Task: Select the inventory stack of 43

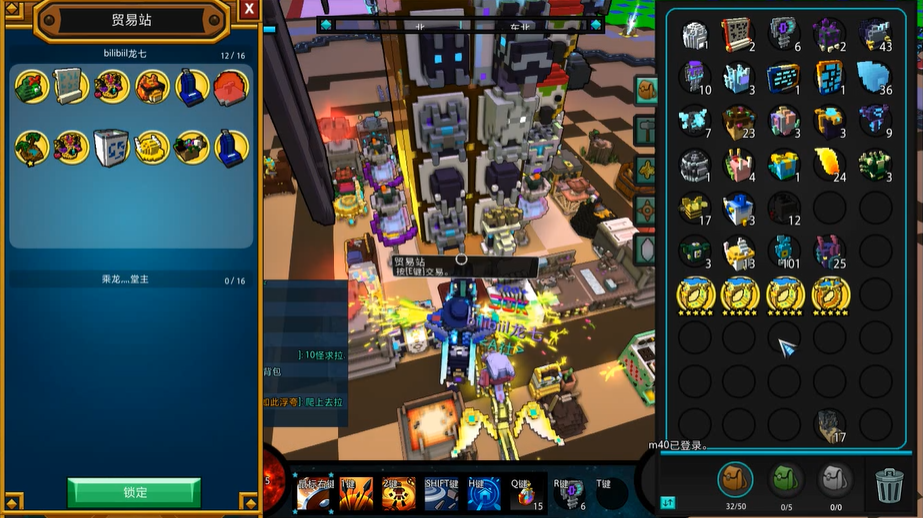Action: [875, 34]
